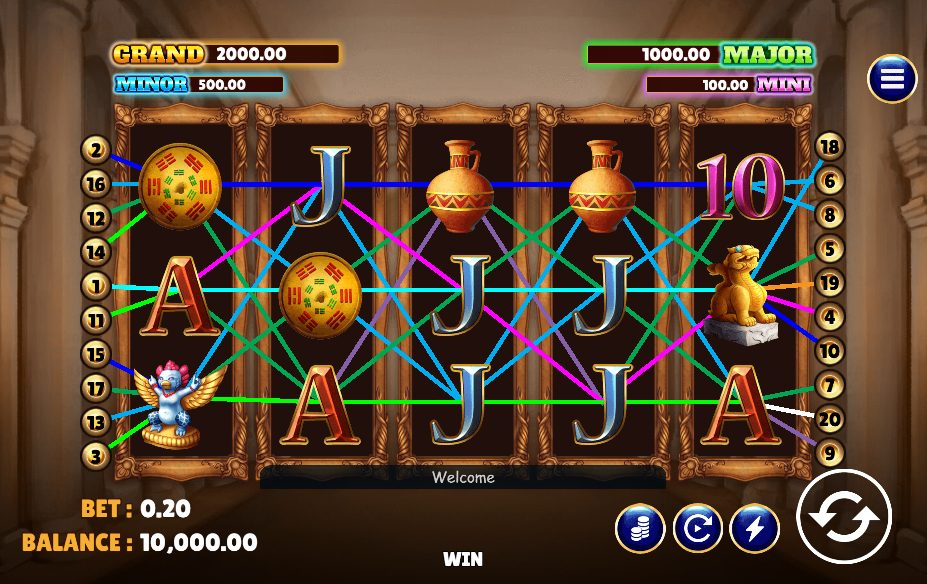The height and width of the screenshot is (584, 927).
Task: Click payline number 18 marker
Action: [830, 148]
